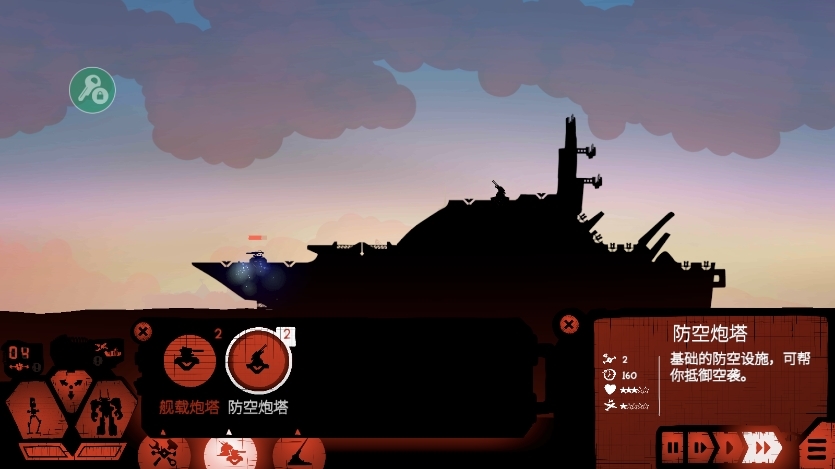Open the highlighted turrets build tab

click(231, 452)
